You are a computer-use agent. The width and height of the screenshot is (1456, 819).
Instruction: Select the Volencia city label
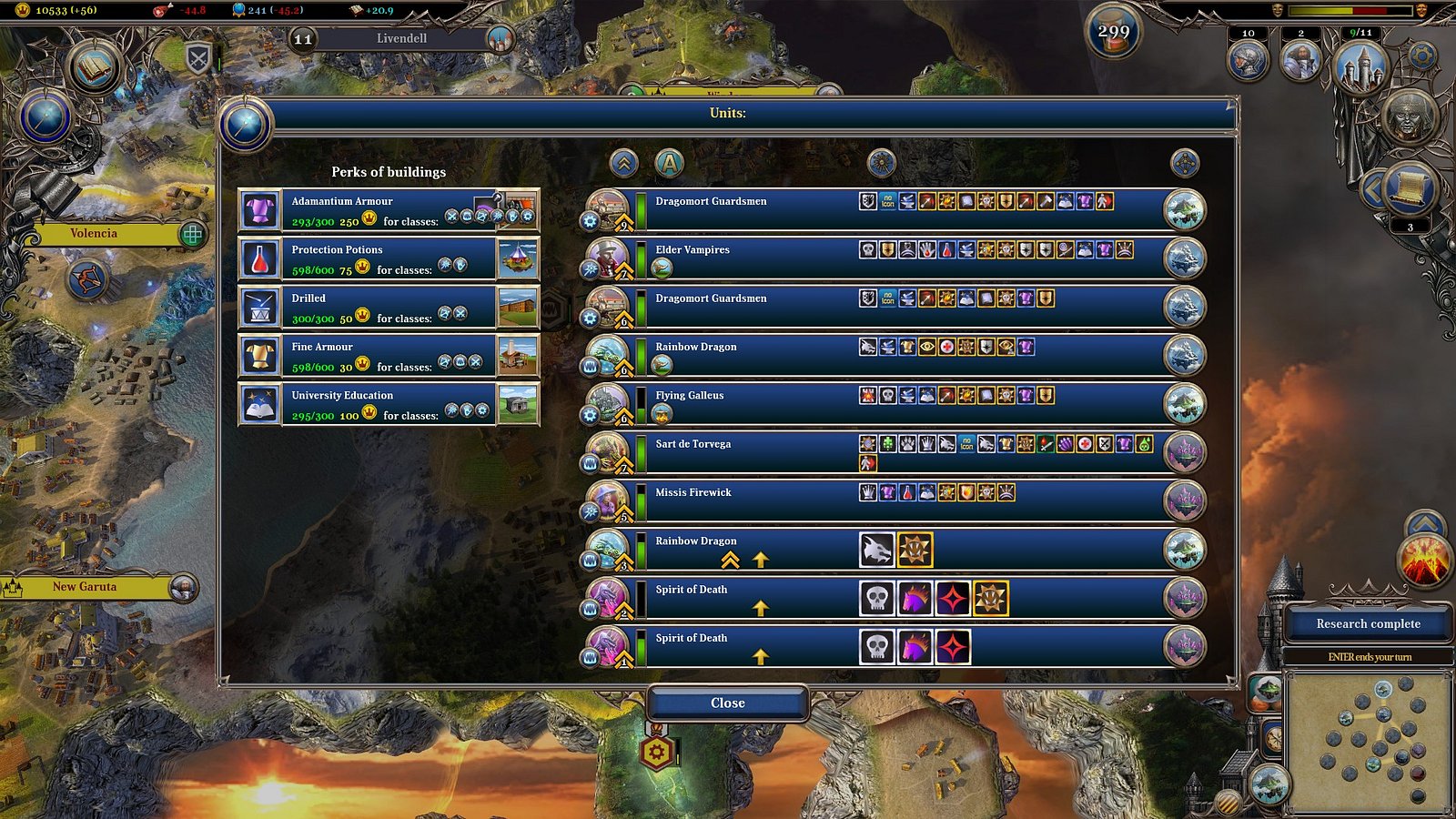(x=95, y=234)
